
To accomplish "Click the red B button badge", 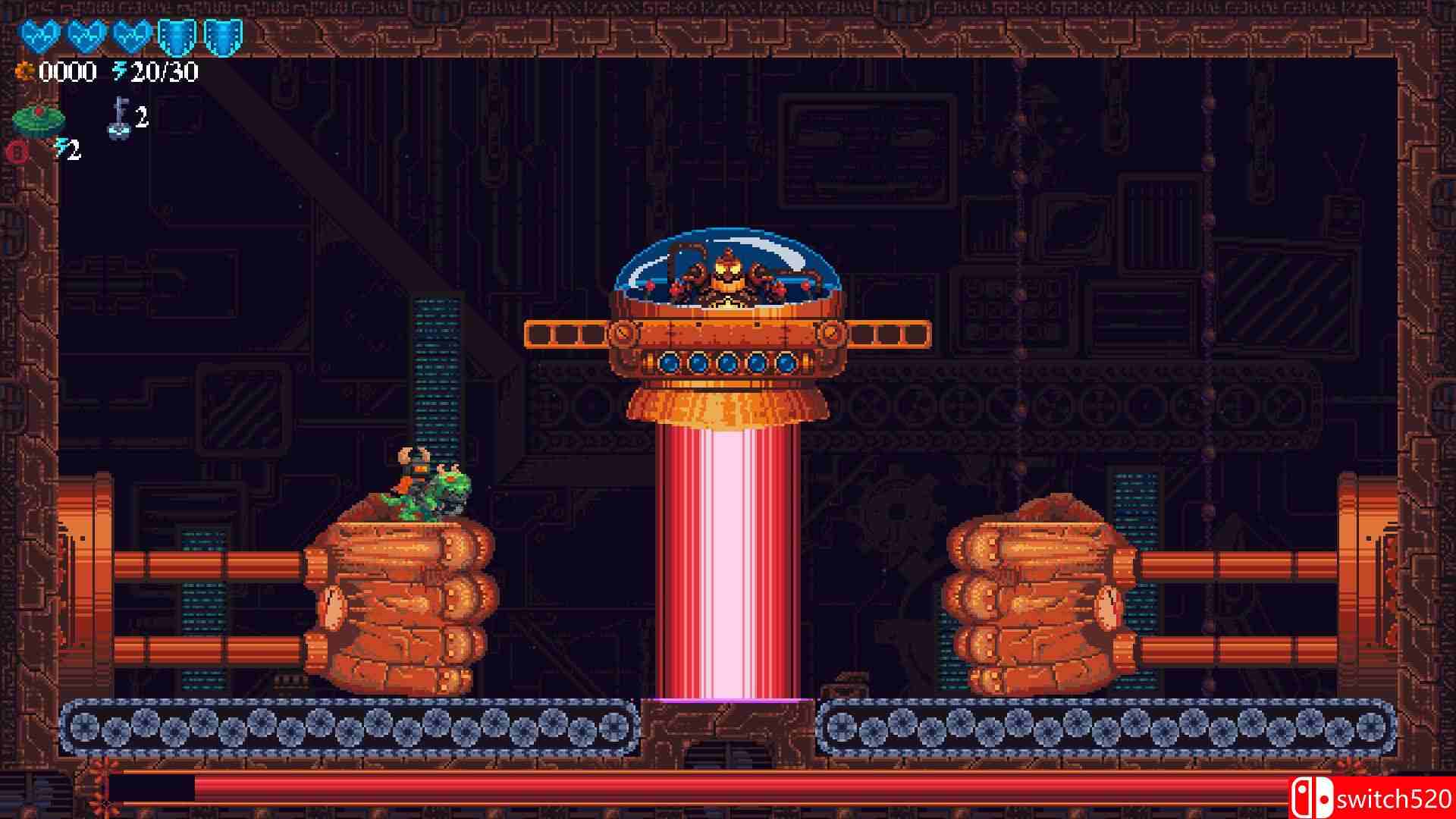I will tap(15, 152).
